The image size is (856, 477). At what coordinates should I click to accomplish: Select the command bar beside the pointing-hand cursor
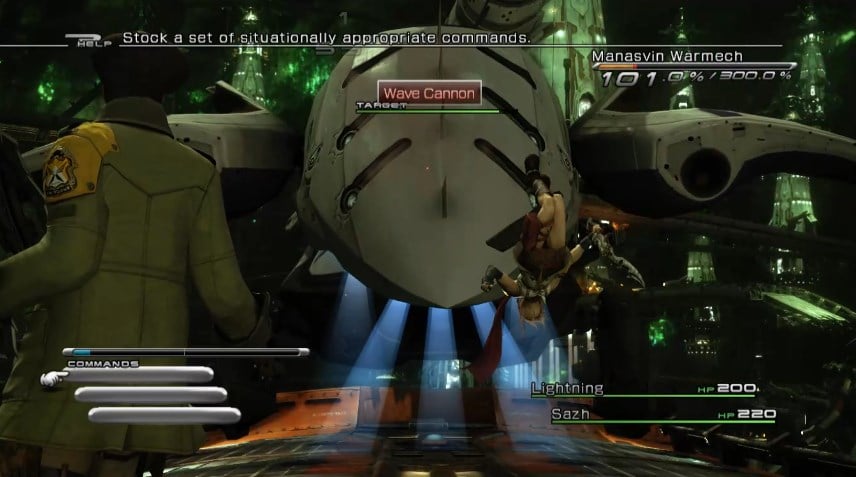[x=138, y=375]
